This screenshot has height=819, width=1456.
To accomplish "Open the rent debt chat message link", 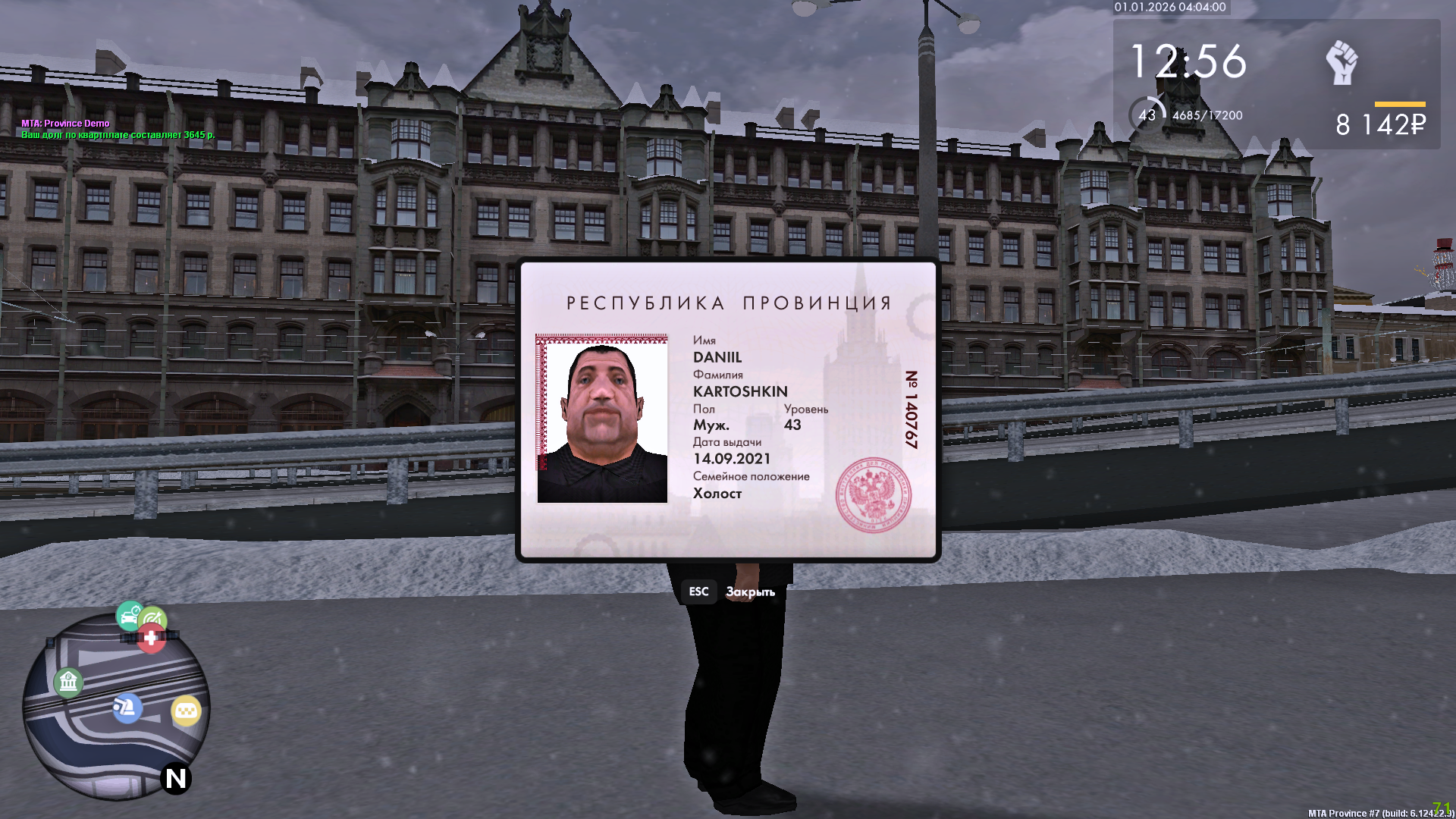I will coord(118,133).
